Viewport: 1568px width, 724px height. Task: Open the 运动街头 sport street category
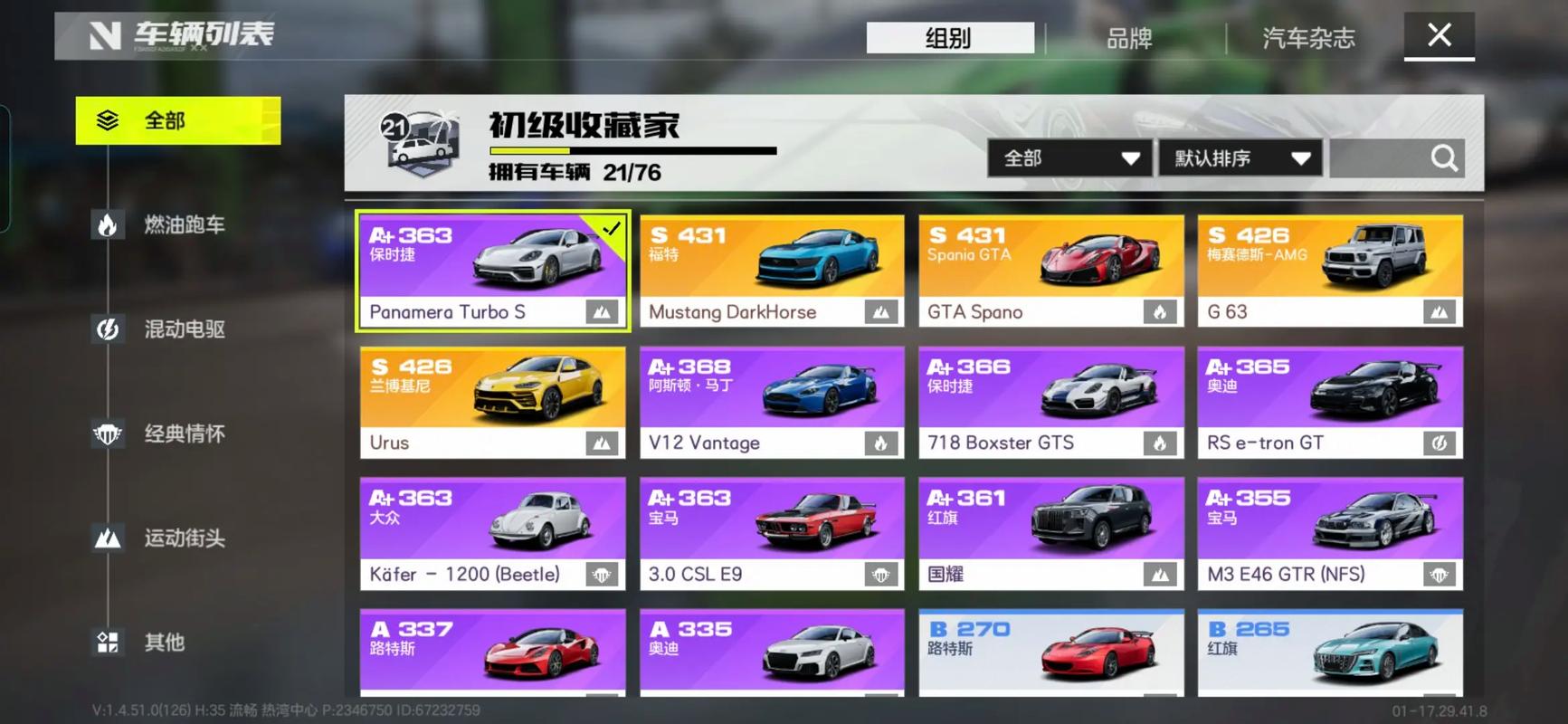[184, 538]
